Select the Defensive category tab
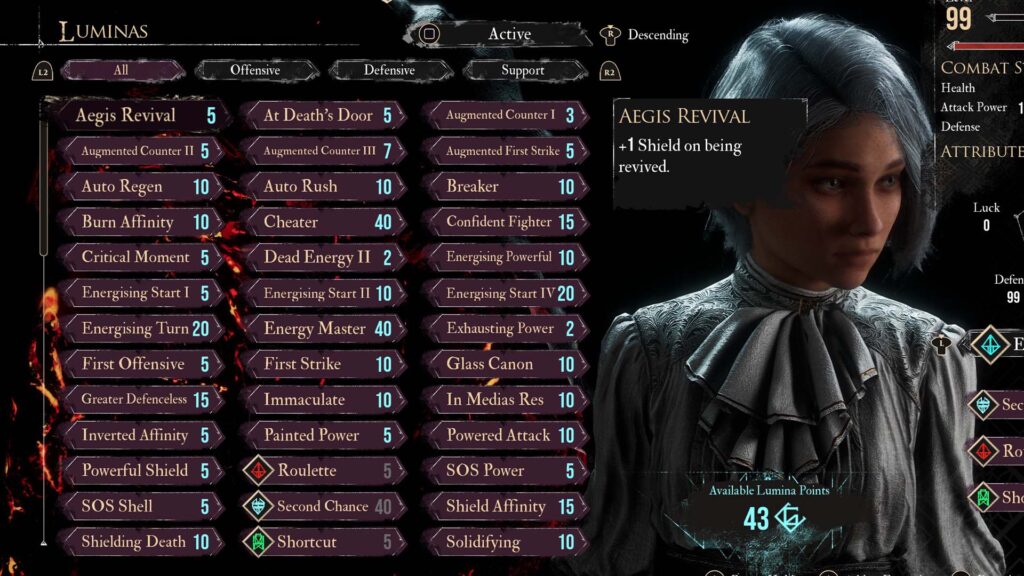 (x=389, y=70)
